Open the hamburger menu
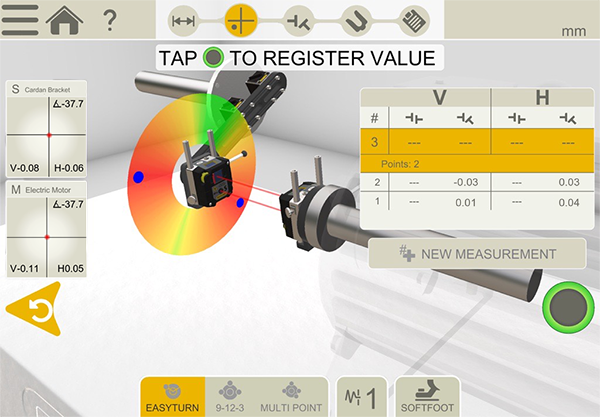Viewport: 600px width, 417px height. tap(20, 18)
